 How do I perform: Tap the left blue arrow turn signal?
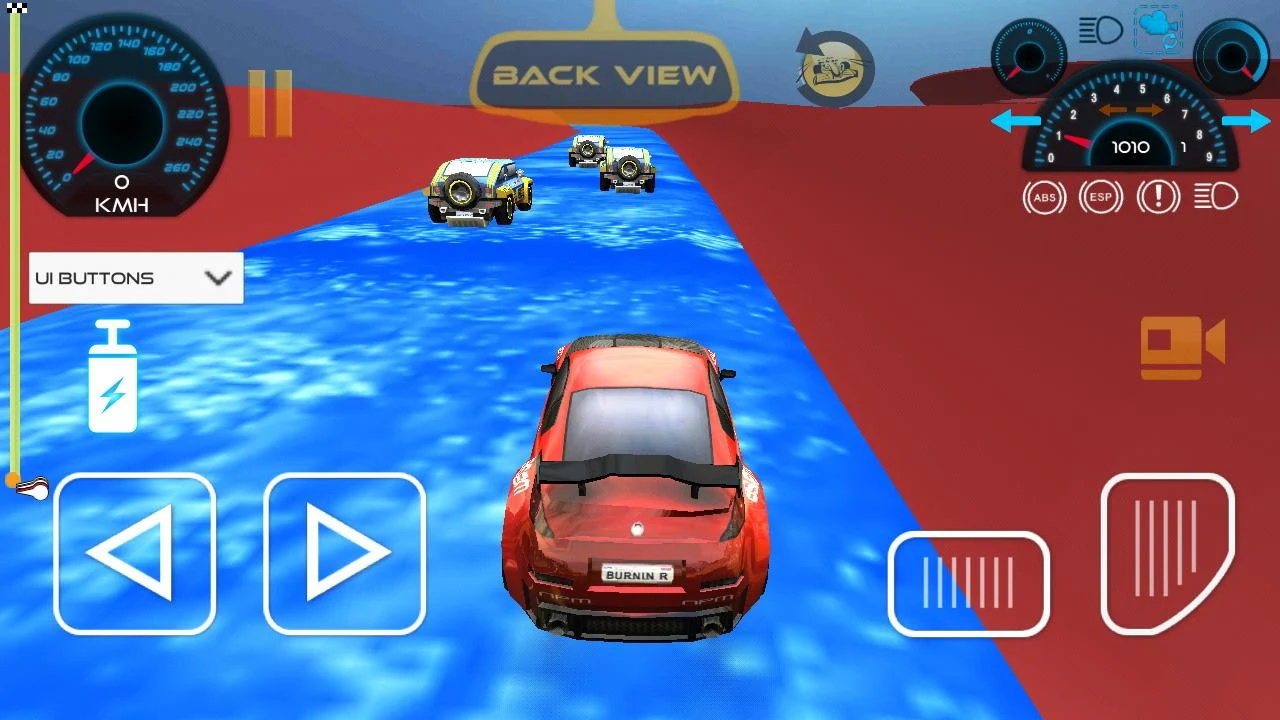1014,120
